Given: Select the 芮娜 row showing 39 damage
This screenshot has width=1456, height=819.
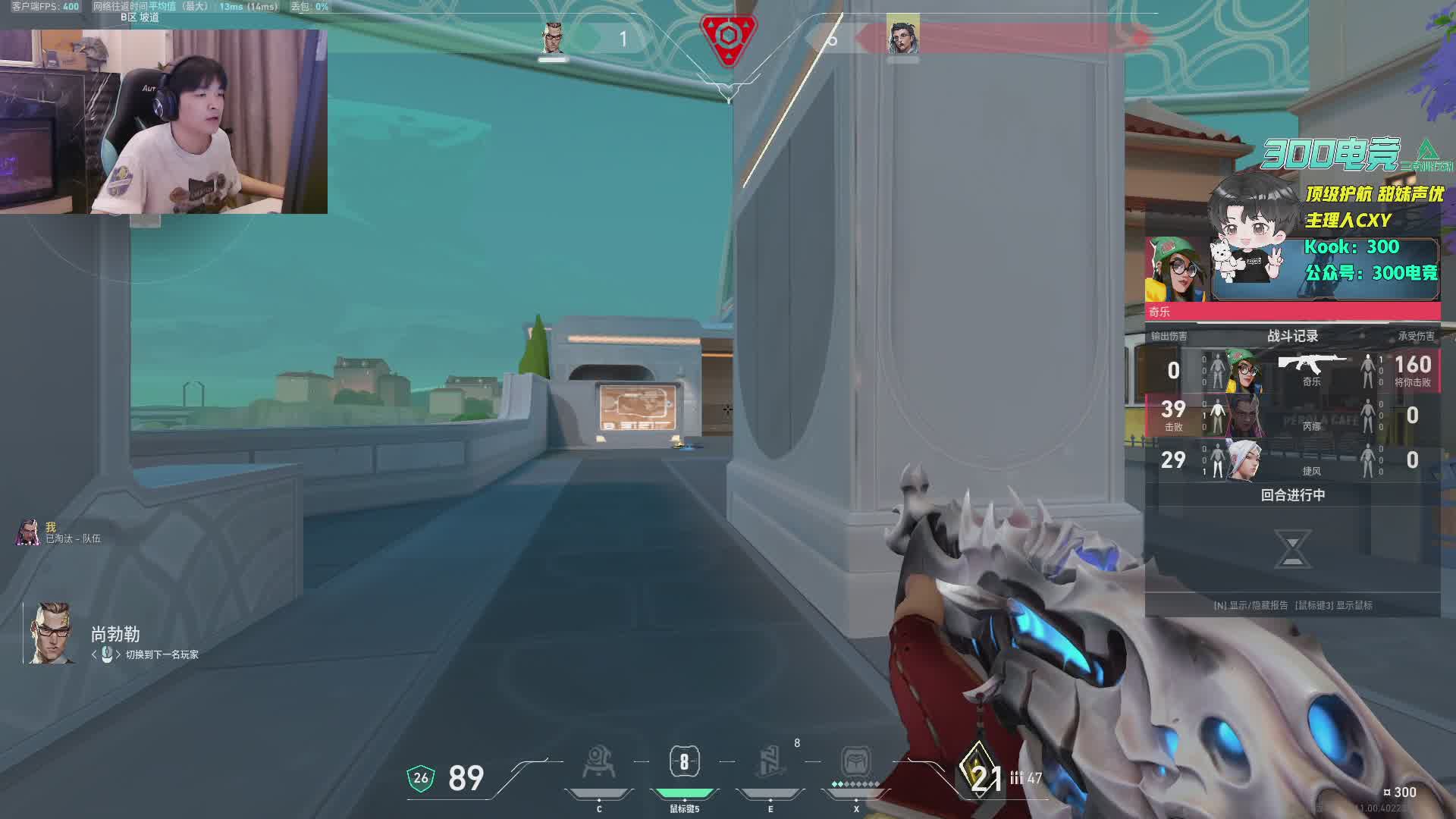Looking at the screenshot, I should (x=1292, y=416).
